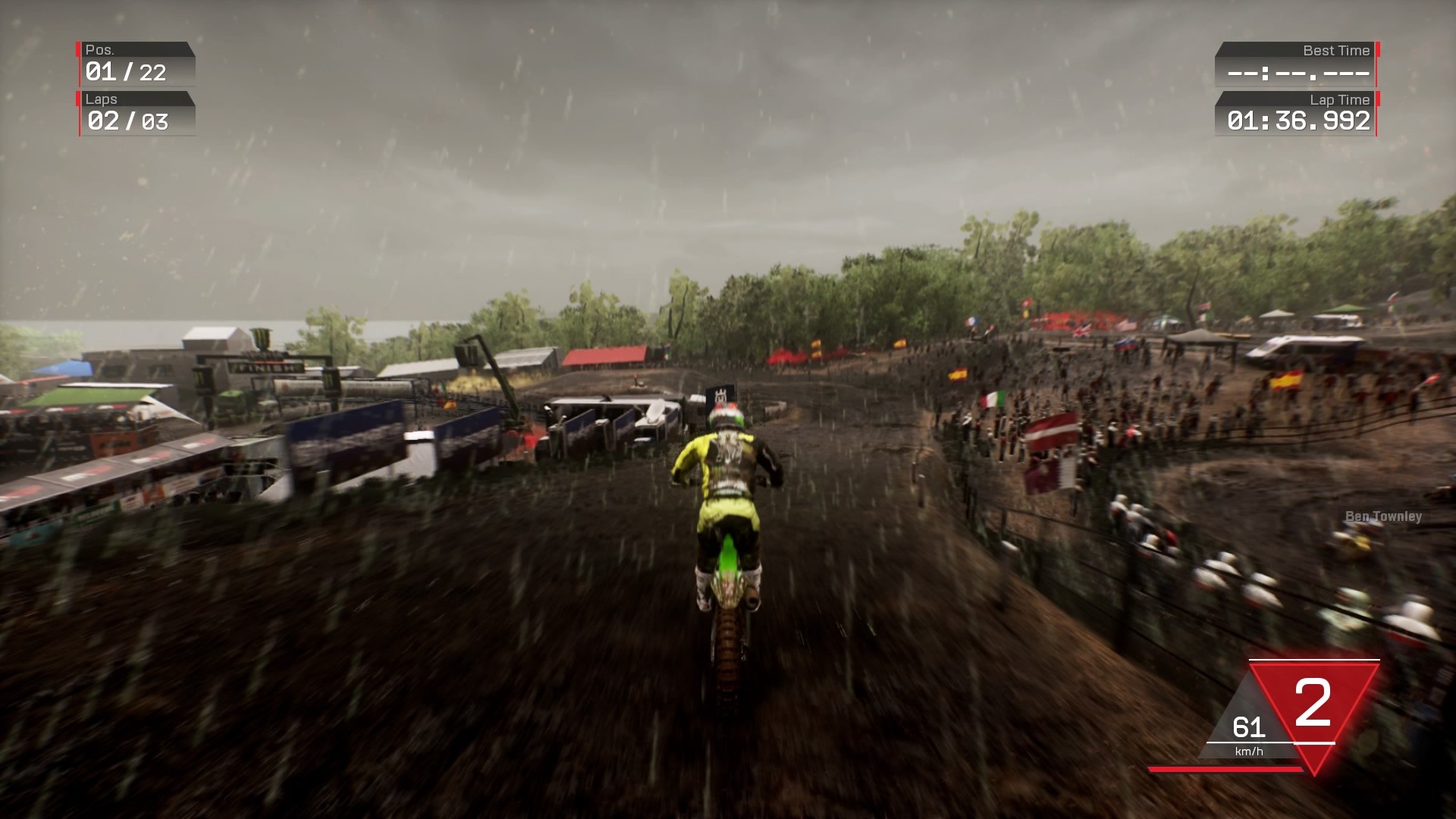Select the Husqvarna flag banner on the track

coord(720,393)
